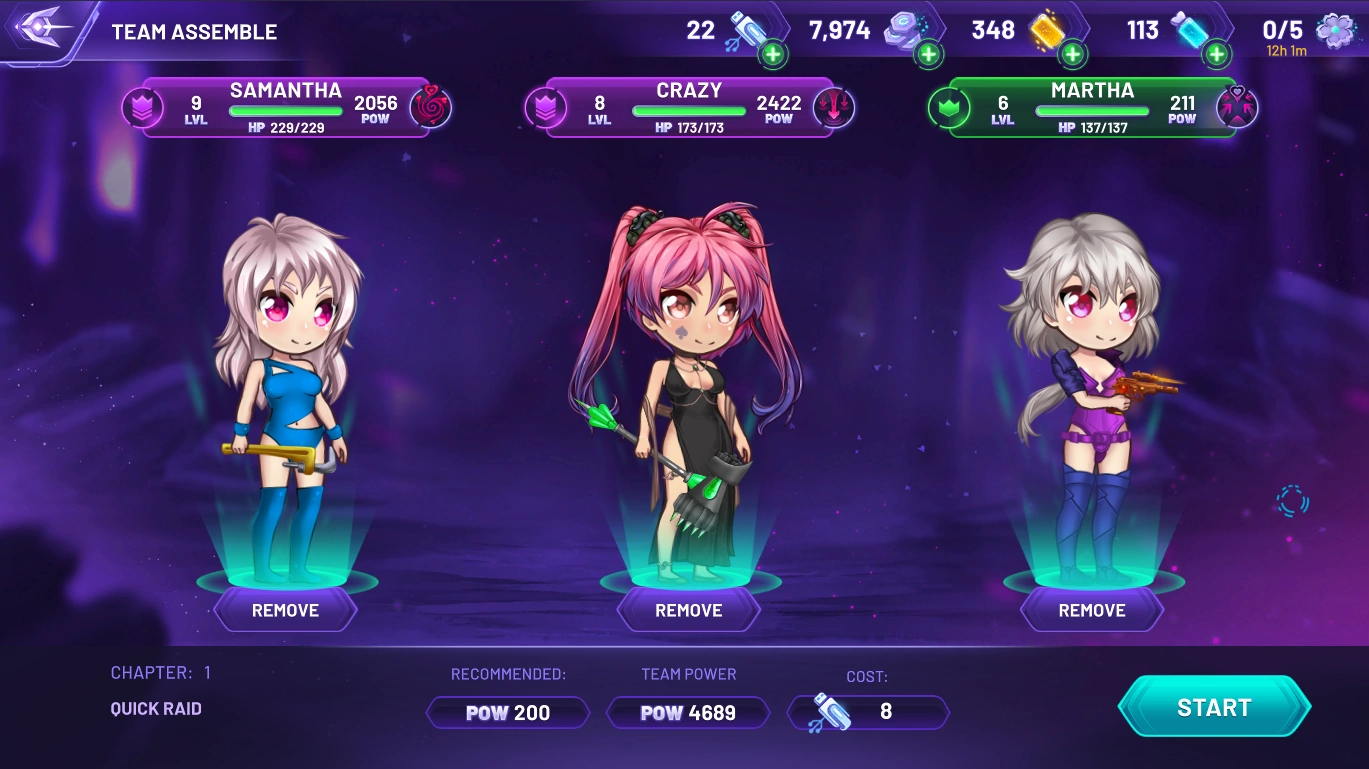Add more USB energy with plus button
Image resolution: width=1369 pixels, height=769 pixels.
point(773,54)
